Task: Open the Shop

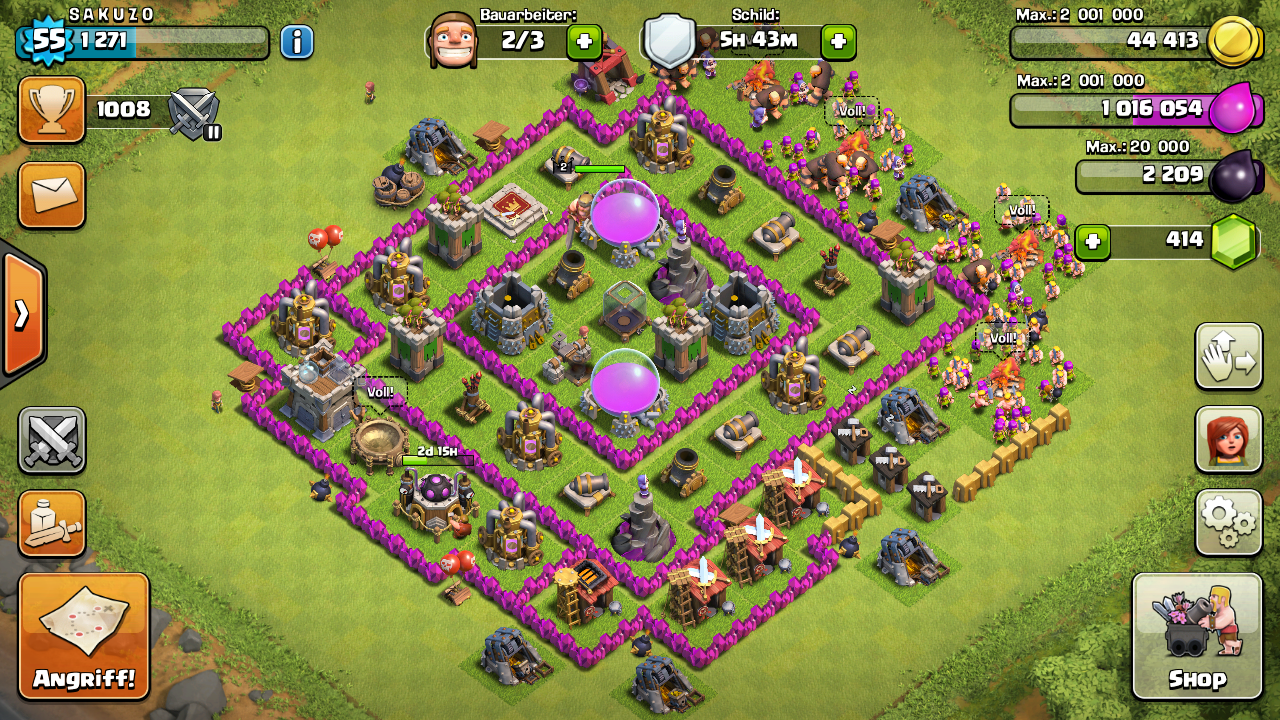Action: (1197, 636)
